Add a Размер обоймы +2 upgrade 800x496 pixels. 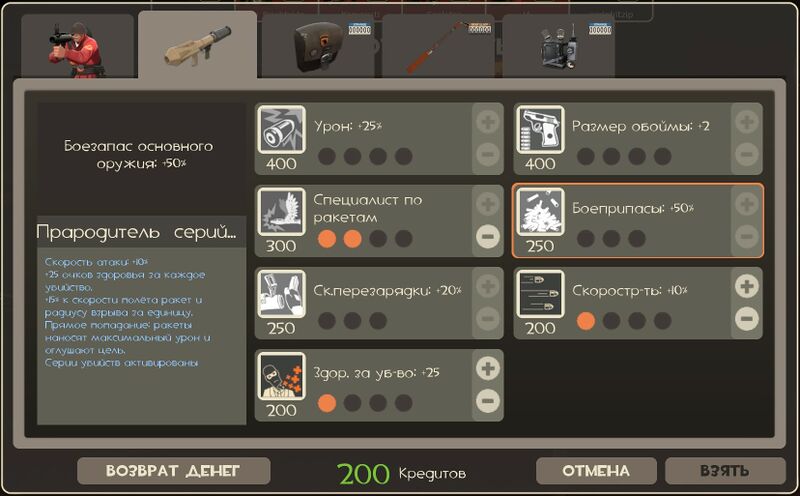coord(746,123)
